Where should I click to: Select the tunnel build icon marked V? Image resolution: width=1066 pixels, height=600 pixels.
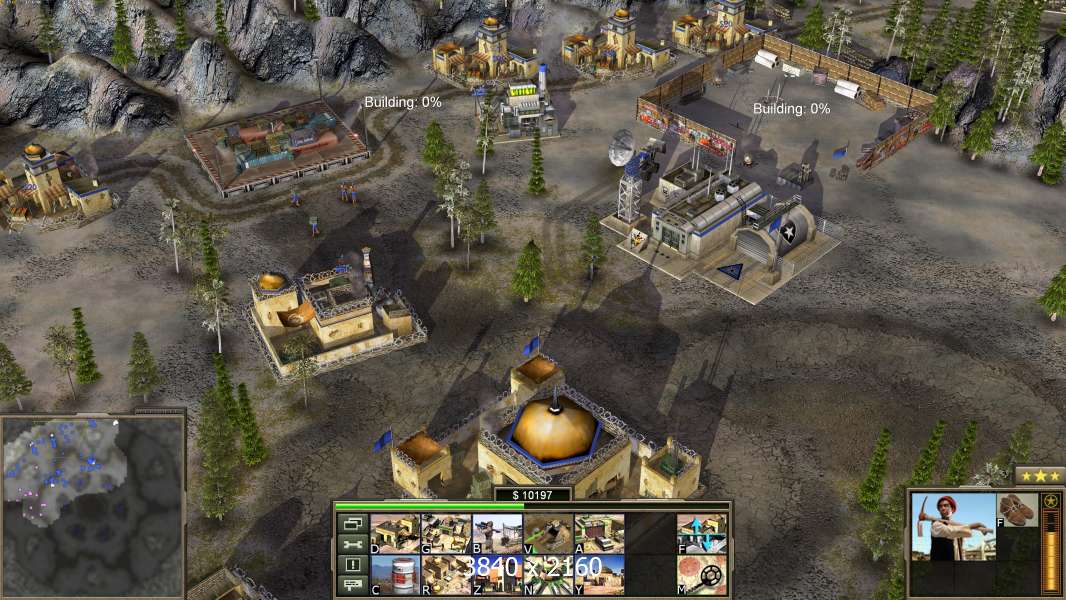click(x=548, y=533)
